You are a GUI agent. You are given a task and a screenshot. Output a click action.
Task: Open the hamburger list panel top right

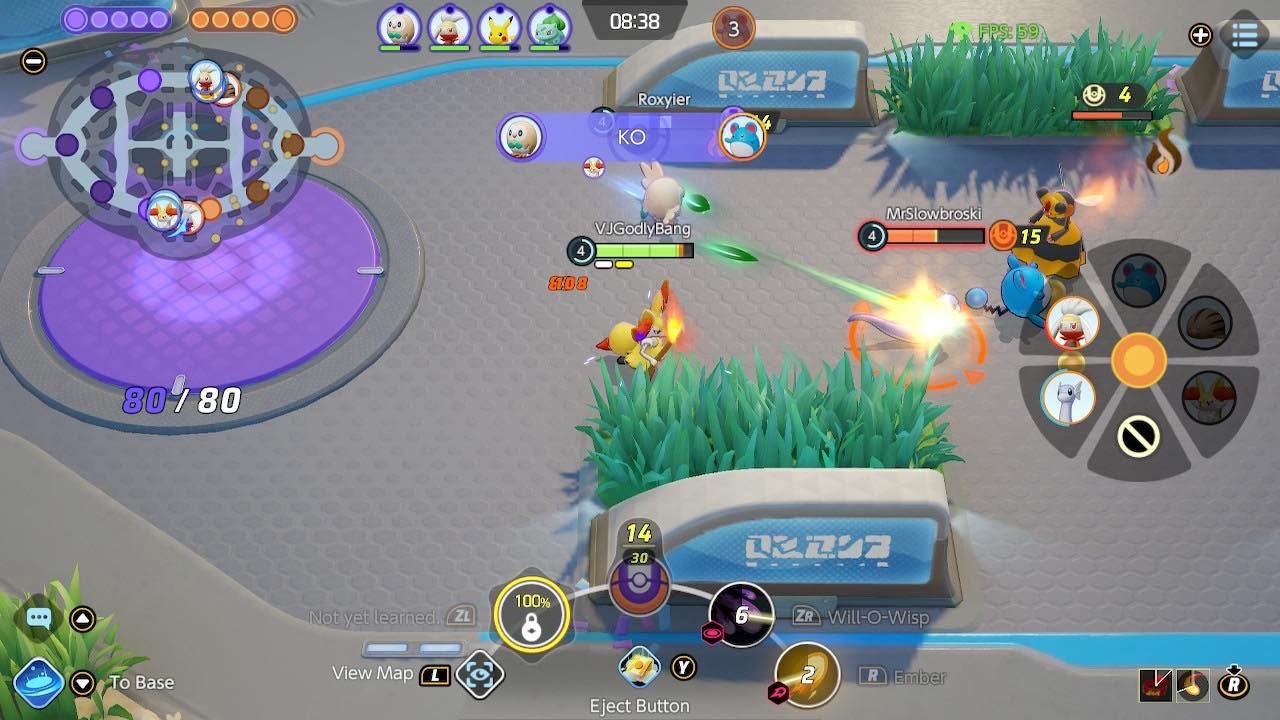click(1245, 33)
